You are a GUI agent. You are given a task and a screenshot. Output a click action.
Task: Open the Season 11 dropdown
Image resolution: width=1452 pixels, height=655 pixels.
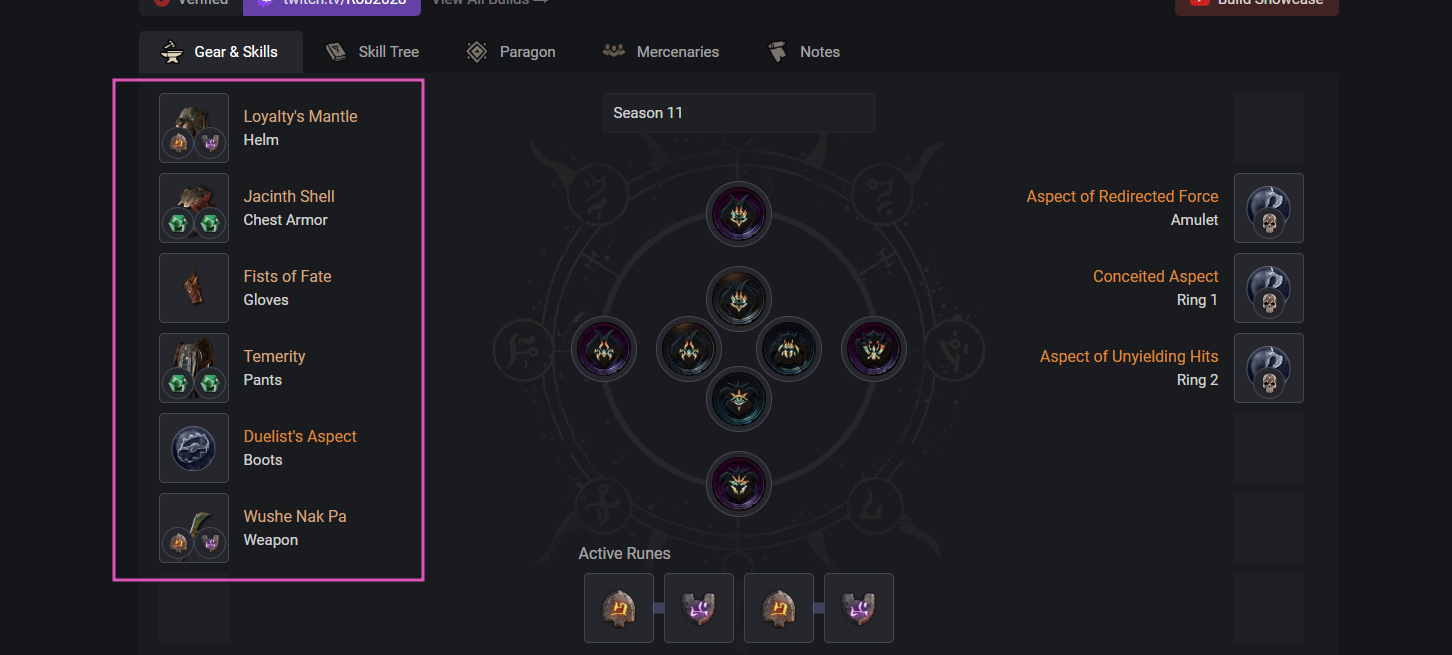[738, 113]
